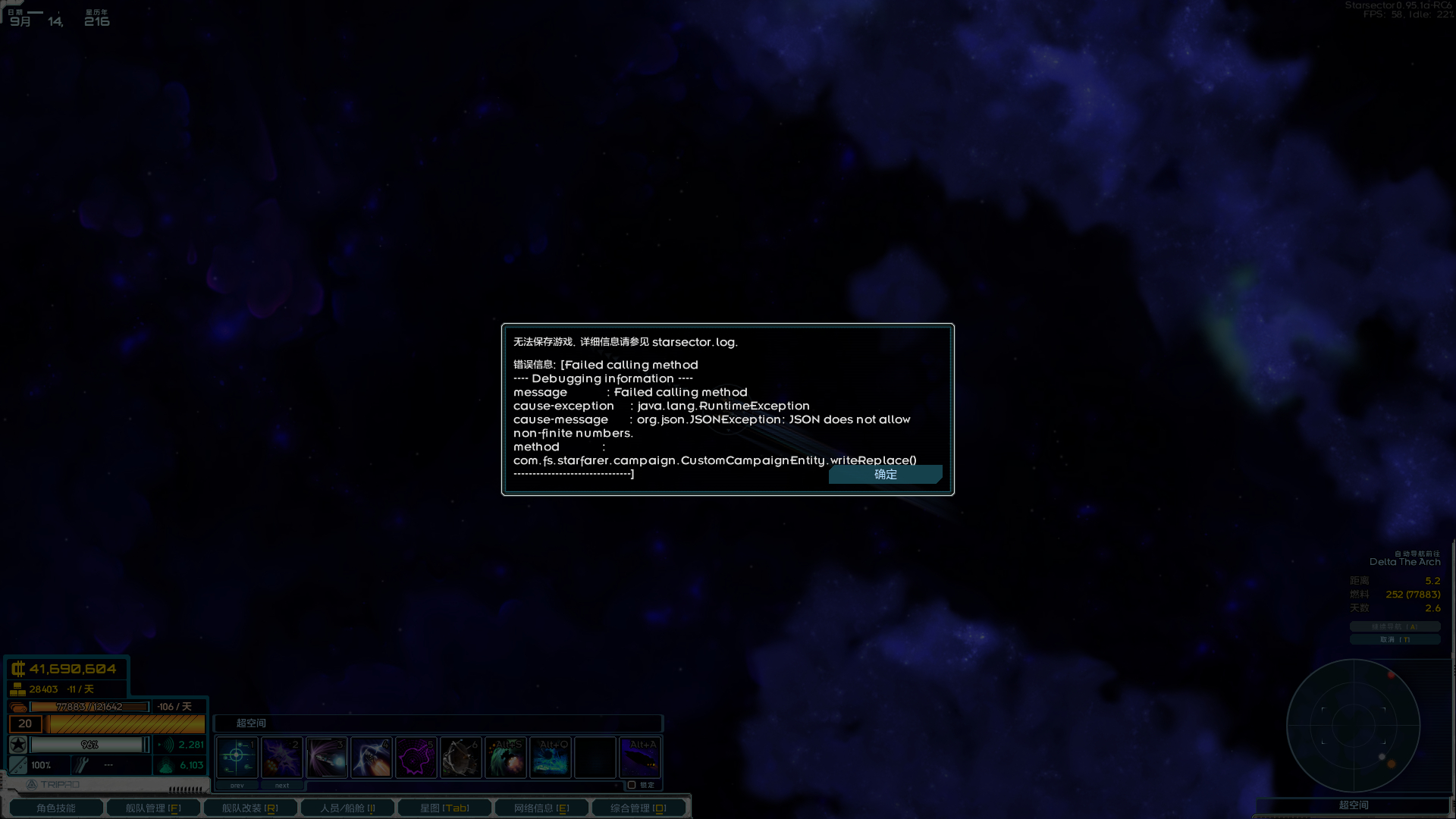Toggle the Alt+Q ability on
Viewport: 1456px width, 819px height.
pos(551,757)
